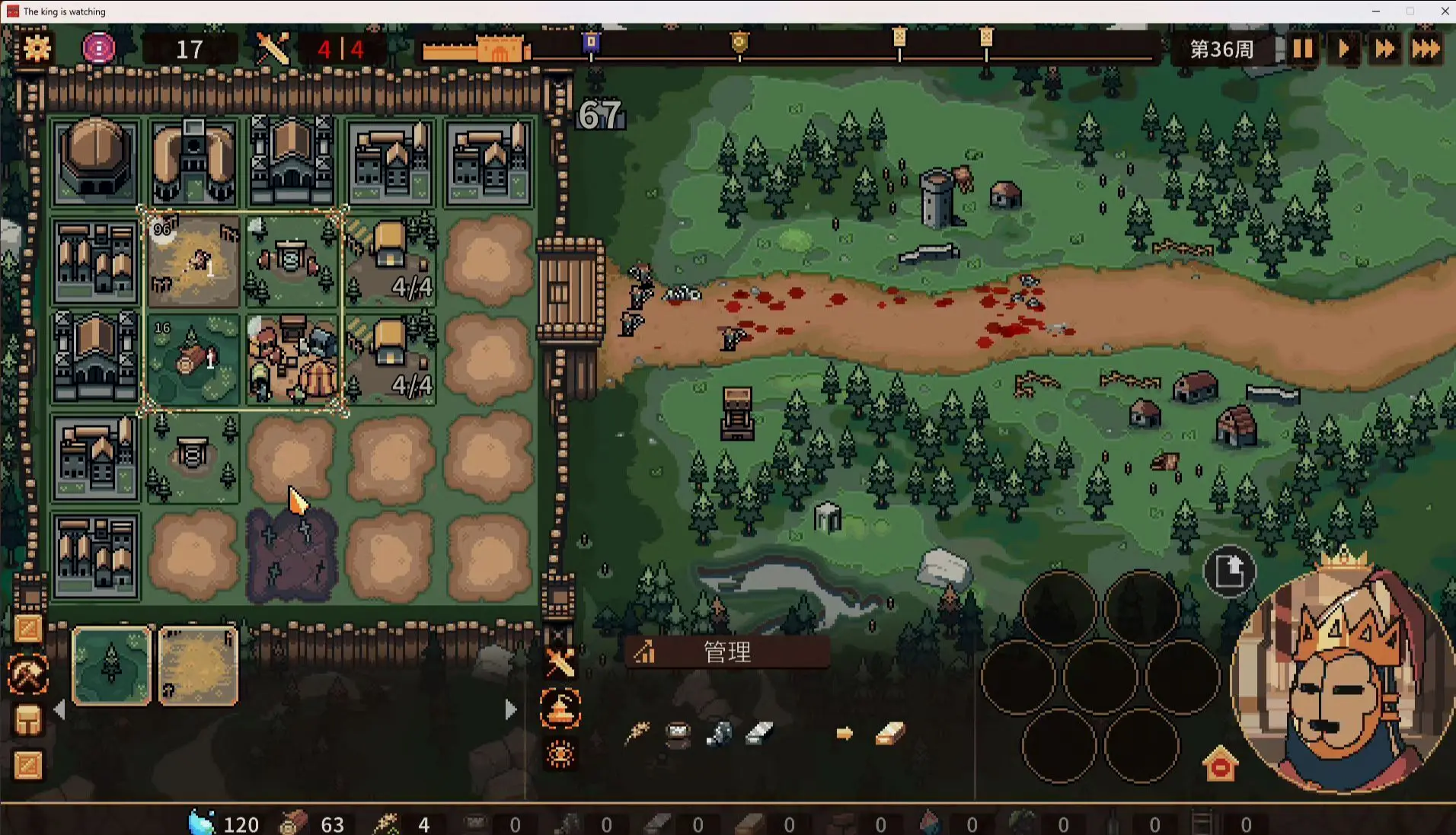Select the bell alarm icon
The height and width of the screenshot is (835, 1456).
tap(560, 709)
